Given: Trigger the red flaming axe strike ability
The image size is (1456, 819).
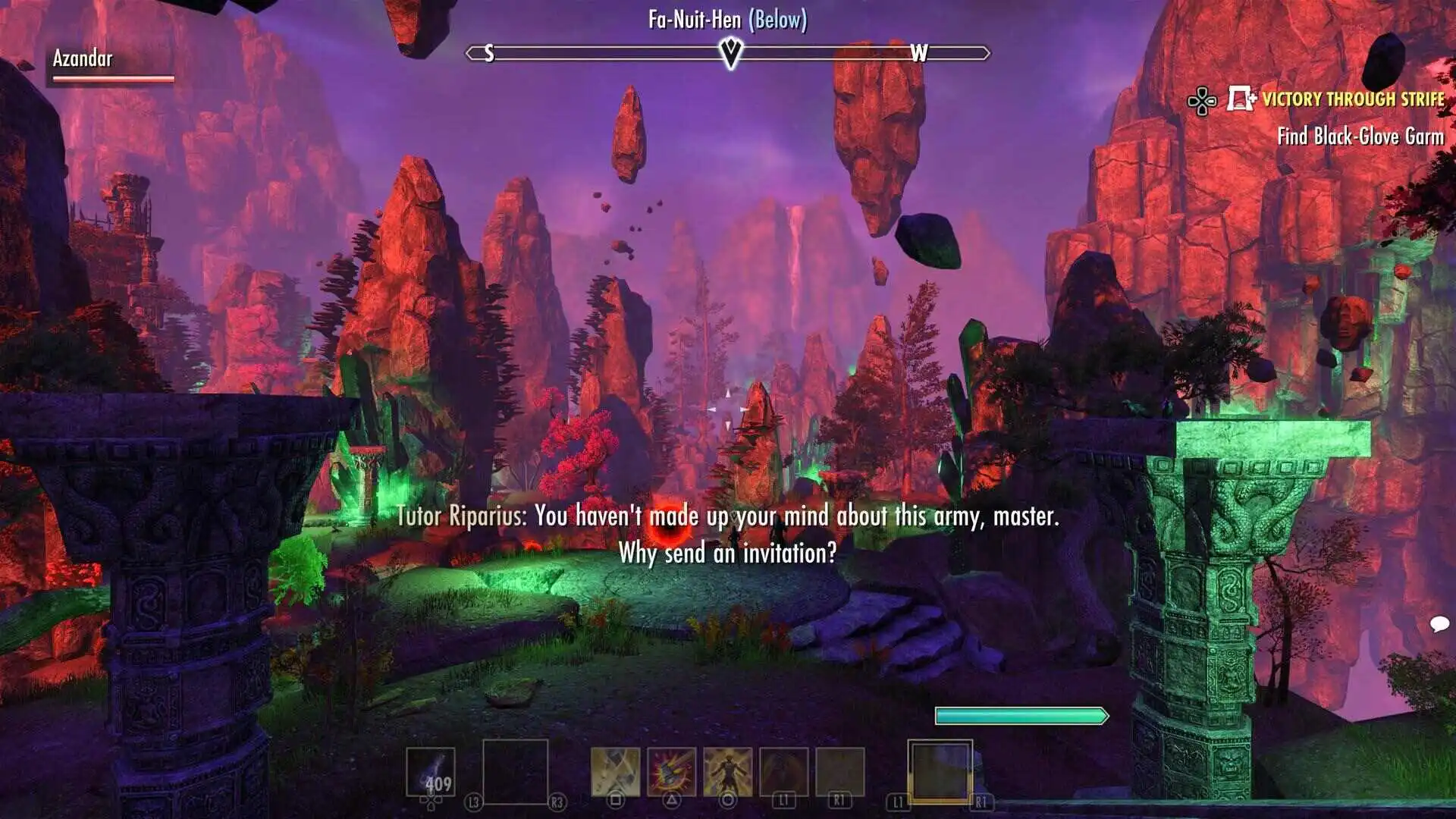Looking at the screenshot, I should 671,772.
